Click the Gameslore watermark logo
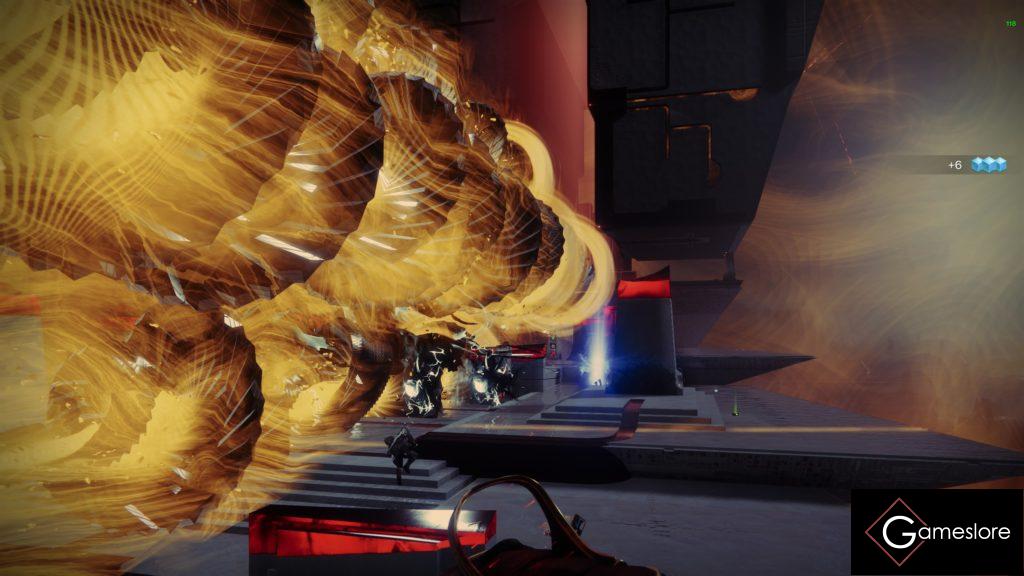 pyautogui.click(x=937, y=532)
